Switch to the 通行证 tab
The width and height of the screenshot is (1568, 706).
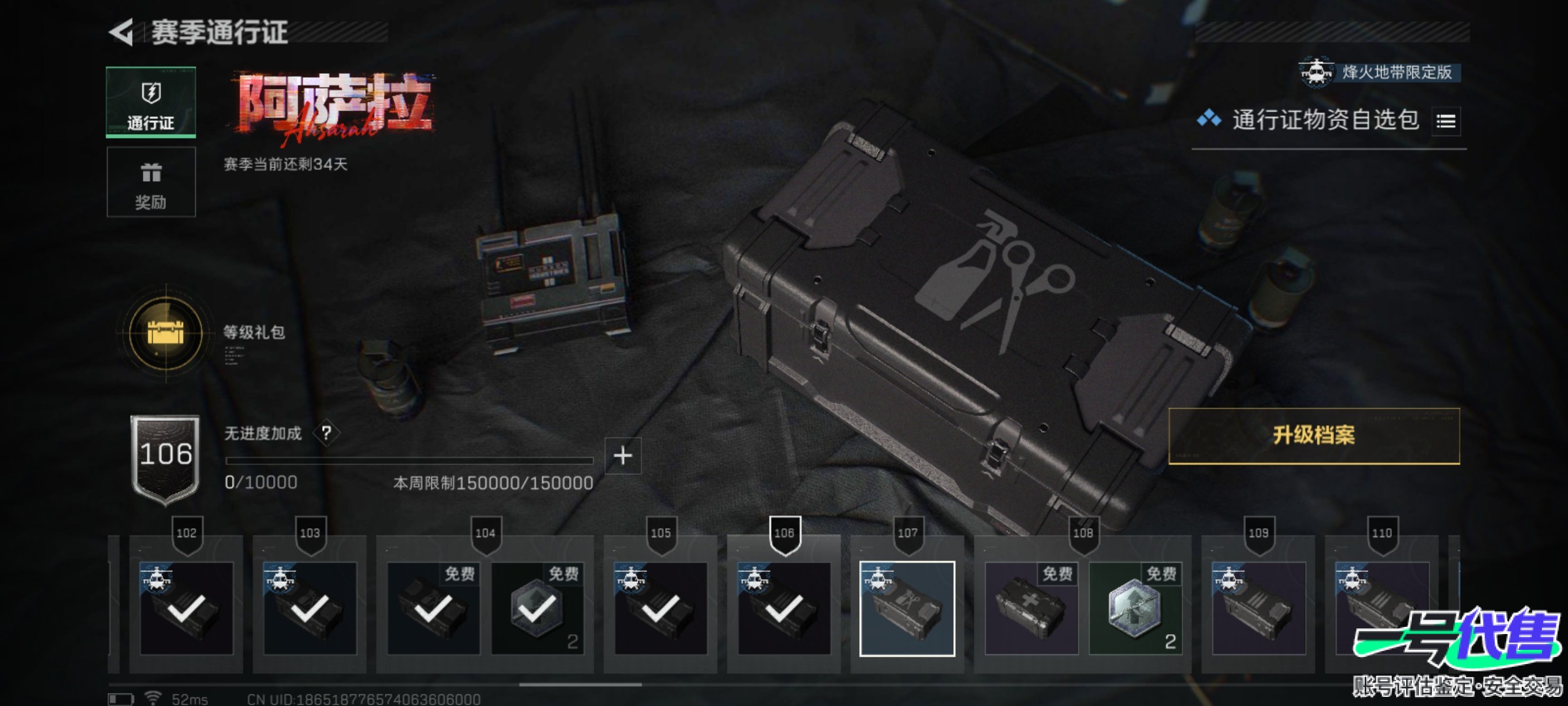pyautogui.click(x=151, y=103)
